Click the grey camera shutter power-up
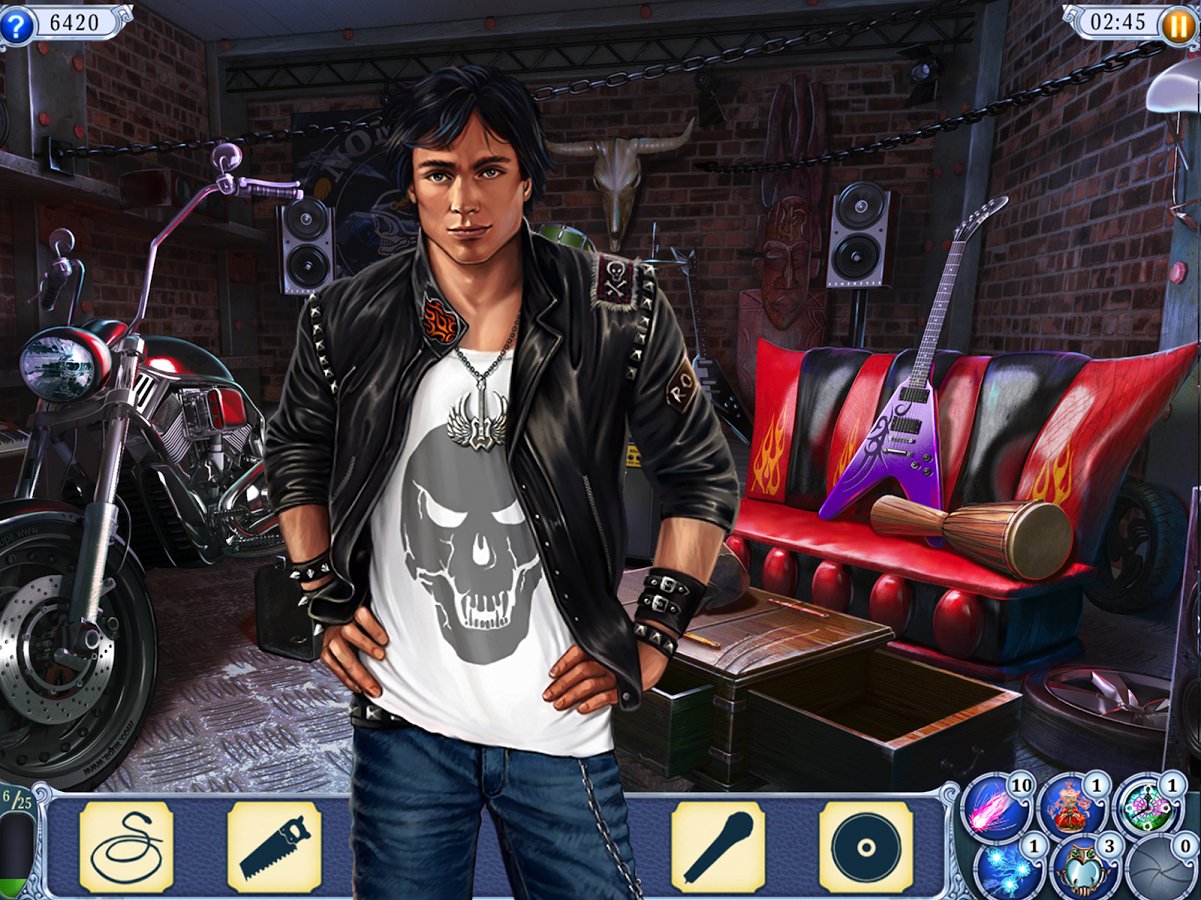Image resolution: width=1201 pixels, height=900 pixels. (1160, 869)
